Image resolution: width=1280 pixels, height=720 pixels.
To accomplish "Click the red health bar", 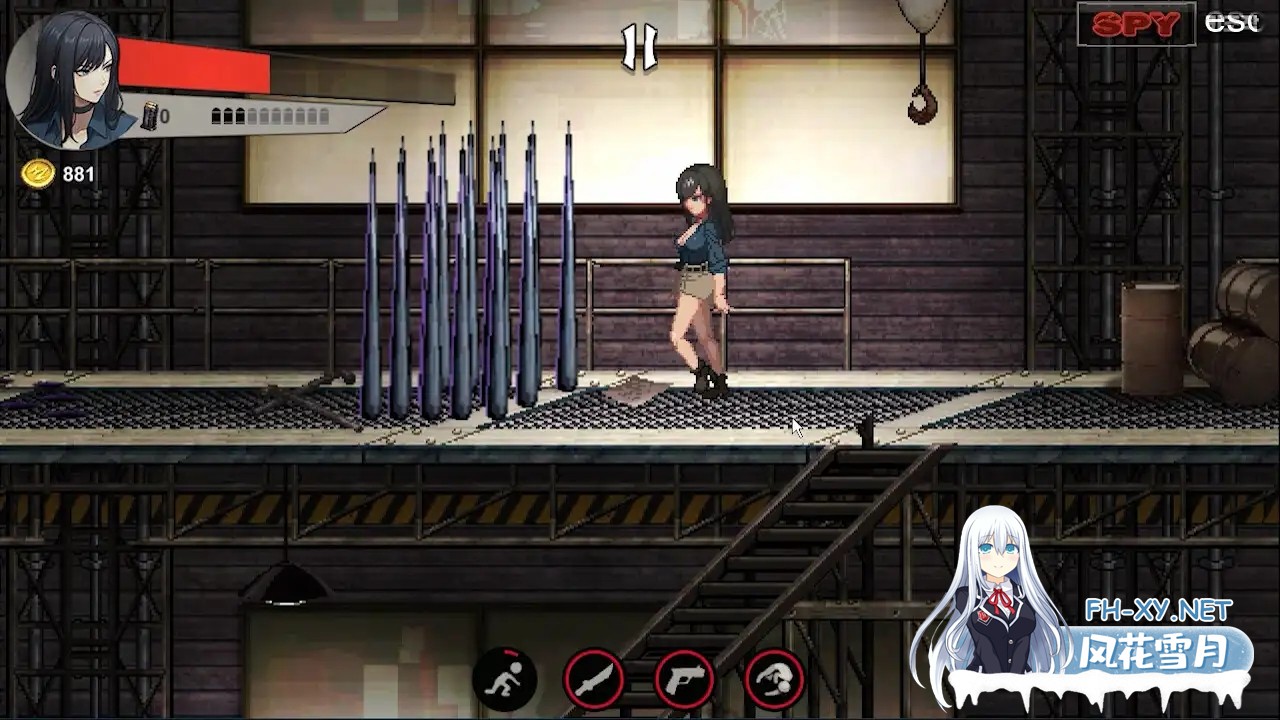I will 195,63.
